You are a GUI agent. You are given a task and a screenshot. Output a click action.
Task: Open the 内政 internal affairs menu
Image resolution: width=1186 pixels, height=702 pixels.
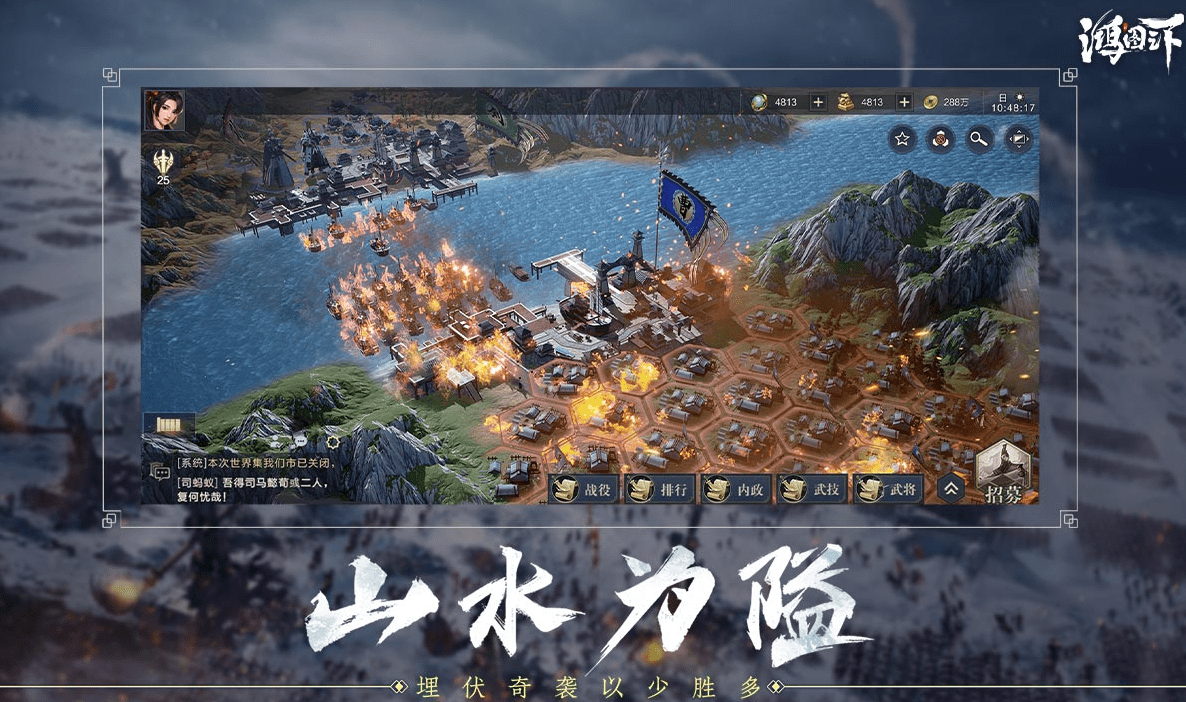coord(738,489)
